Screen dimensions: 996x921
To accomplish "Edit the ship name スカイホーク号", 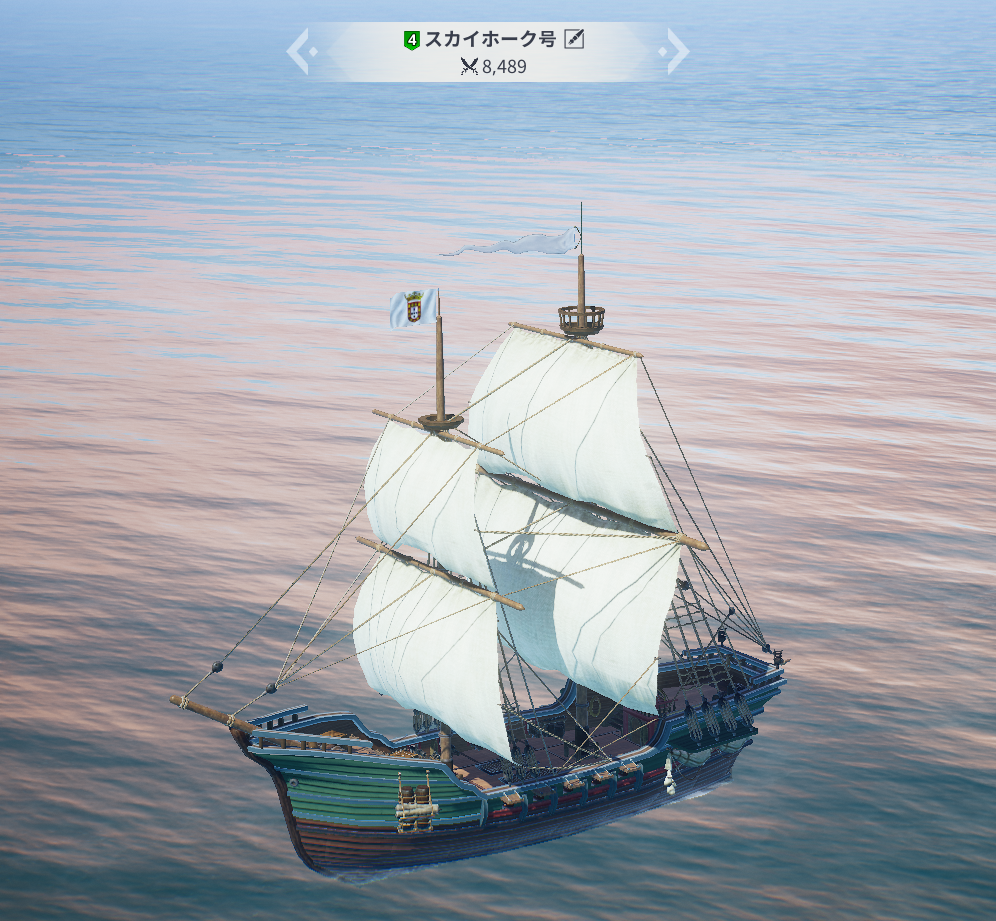I will [574, 40].
